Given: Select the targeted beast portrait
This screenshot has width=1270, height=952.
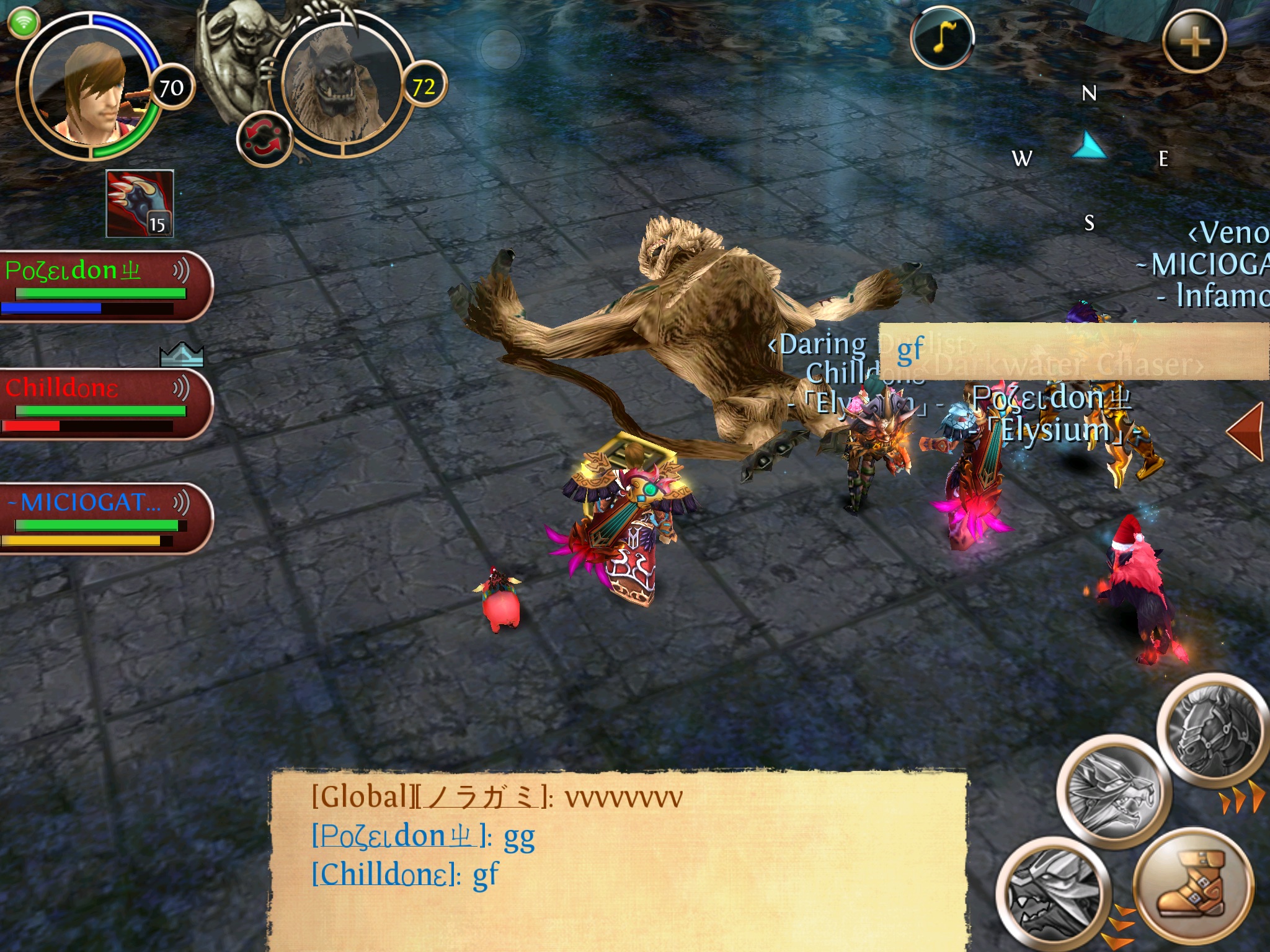Looking at the screenshot, I should pyautogui.click(x=341, y=84).
